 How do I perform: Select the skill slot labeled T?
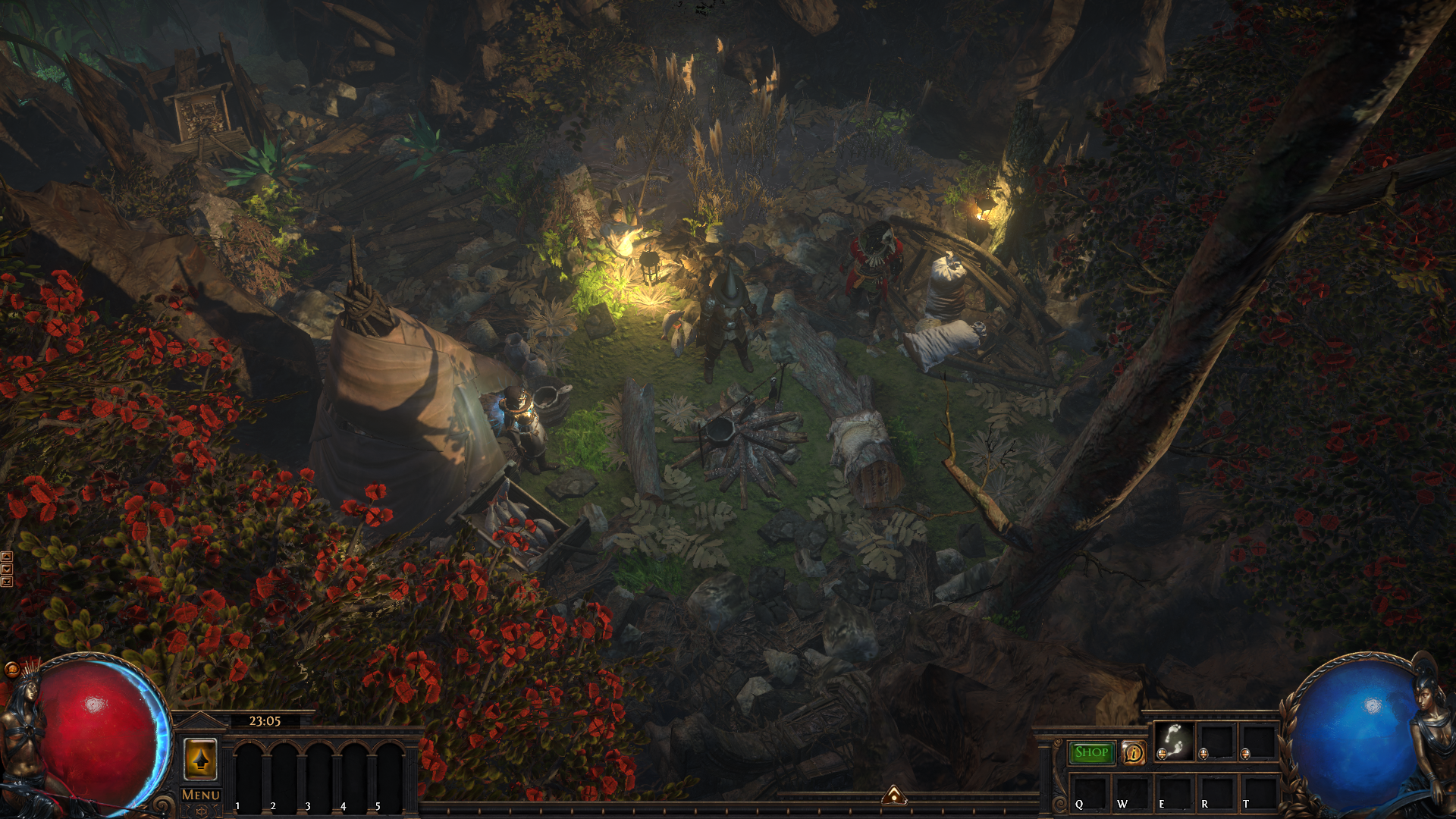pyautogui.click(x=1257, y=792)
